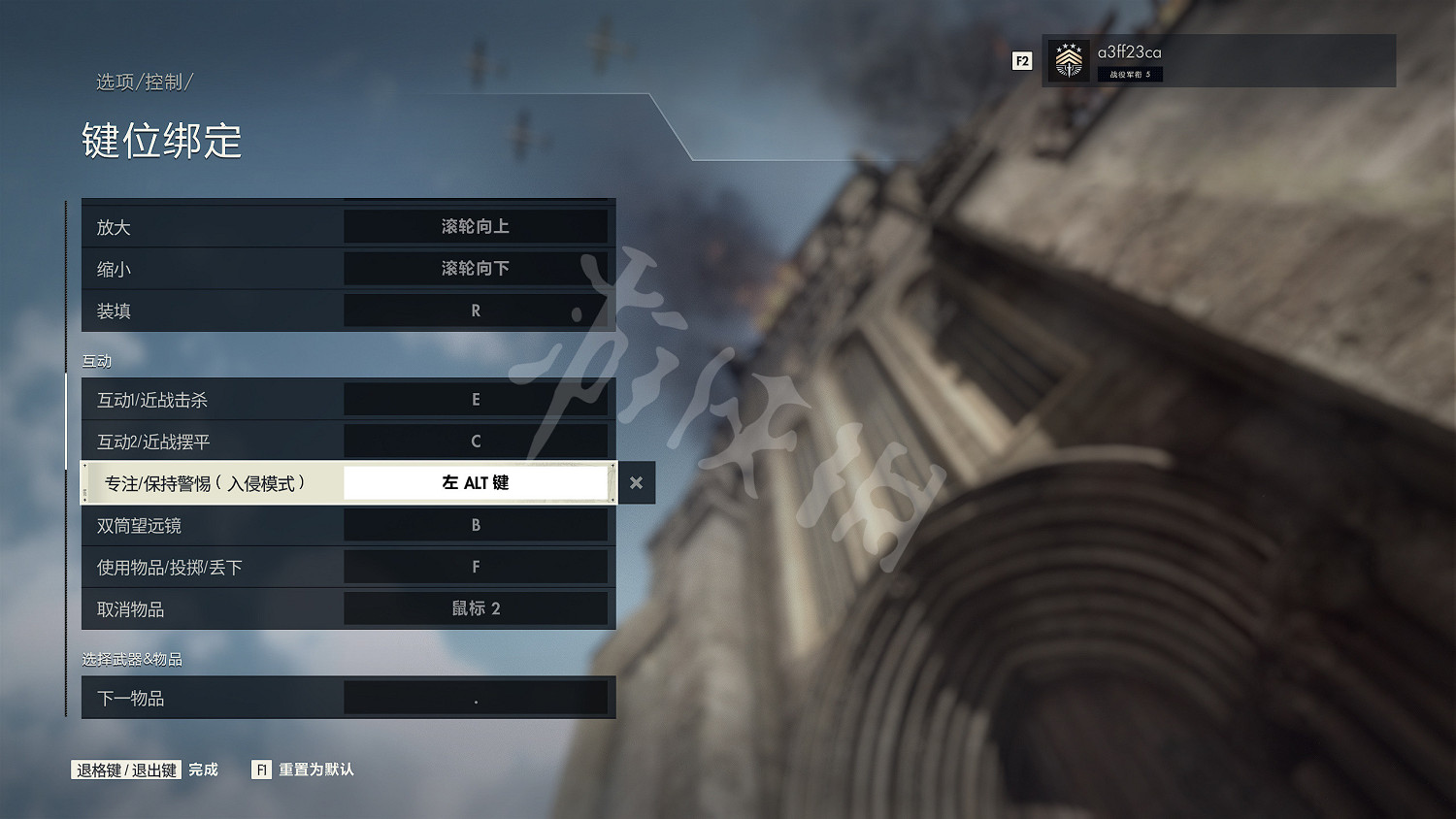Screen dimensions: 1456x819
Task: Click the active 左 ALT 键 input field
Action: point(476,482)
